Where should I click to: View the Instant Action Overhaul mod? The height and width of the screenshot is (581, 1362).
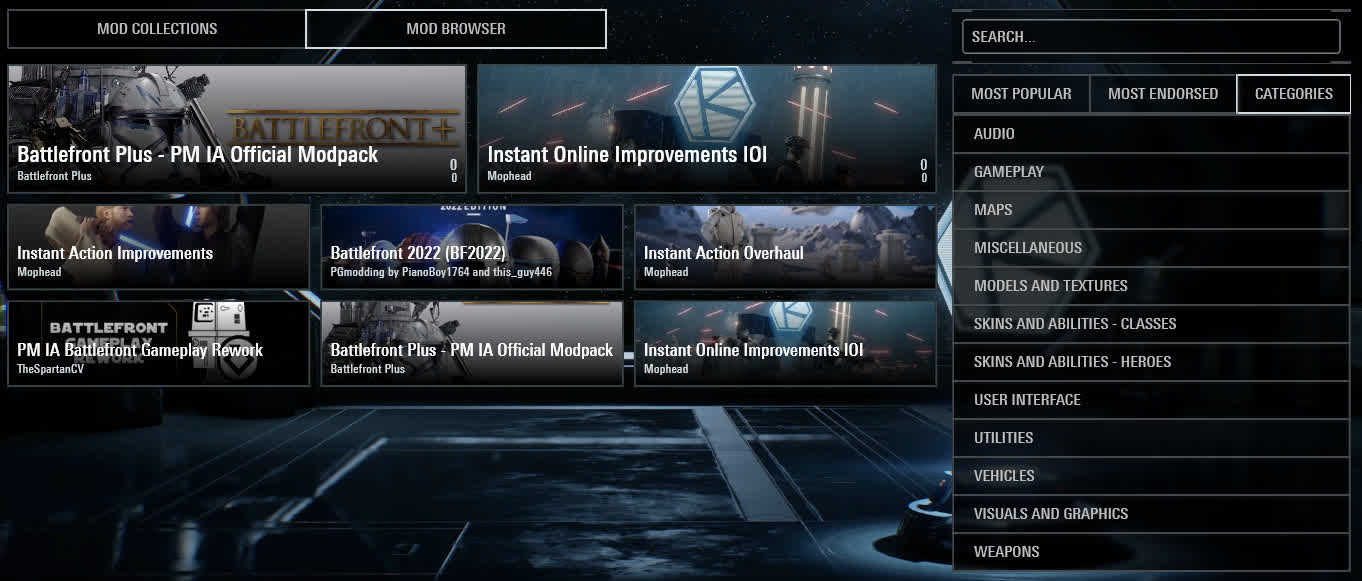[x=785, y=247]
